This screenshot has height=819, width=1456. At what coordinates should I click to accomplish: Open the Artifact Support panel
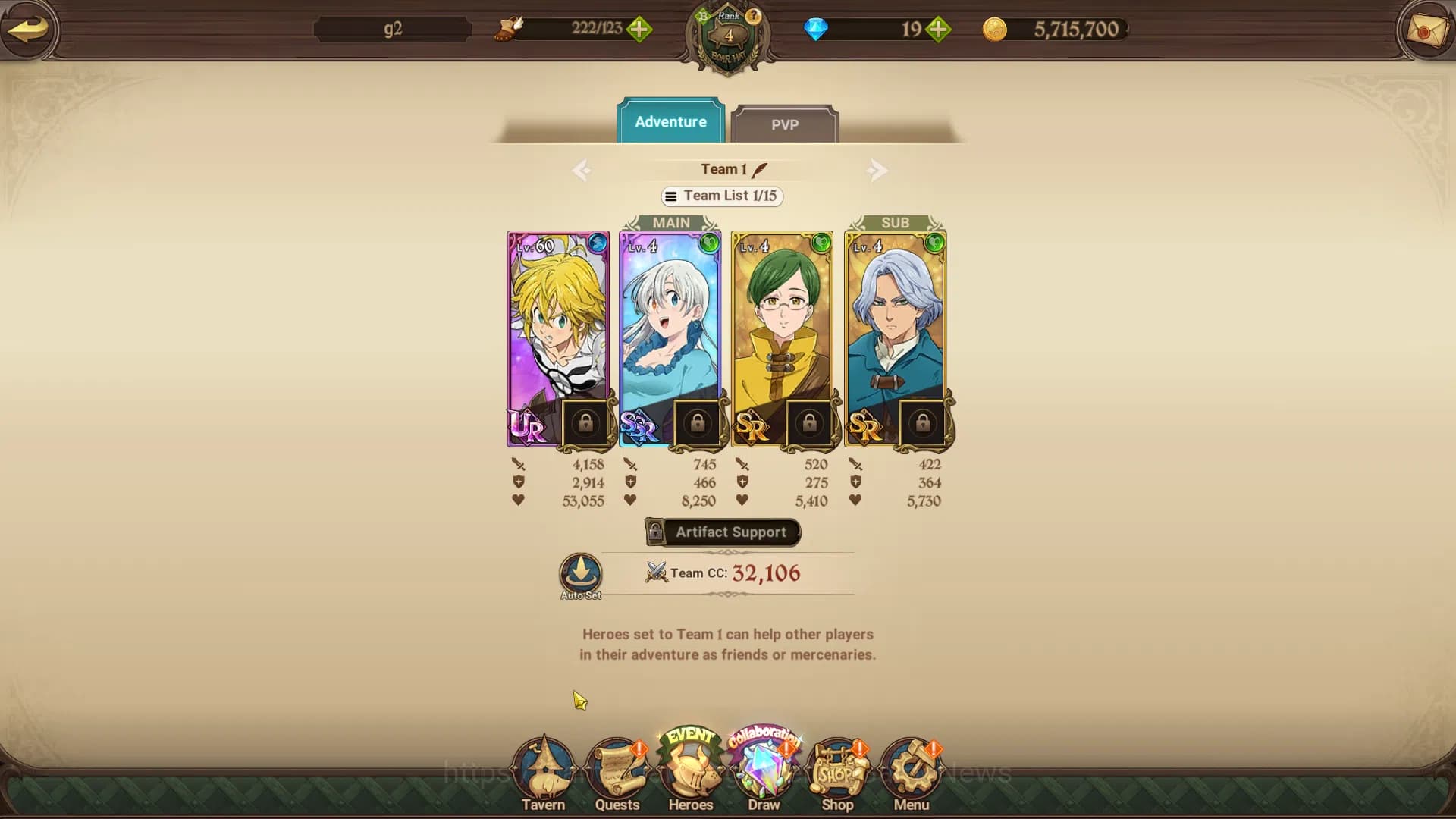click(x=721, y=532)
